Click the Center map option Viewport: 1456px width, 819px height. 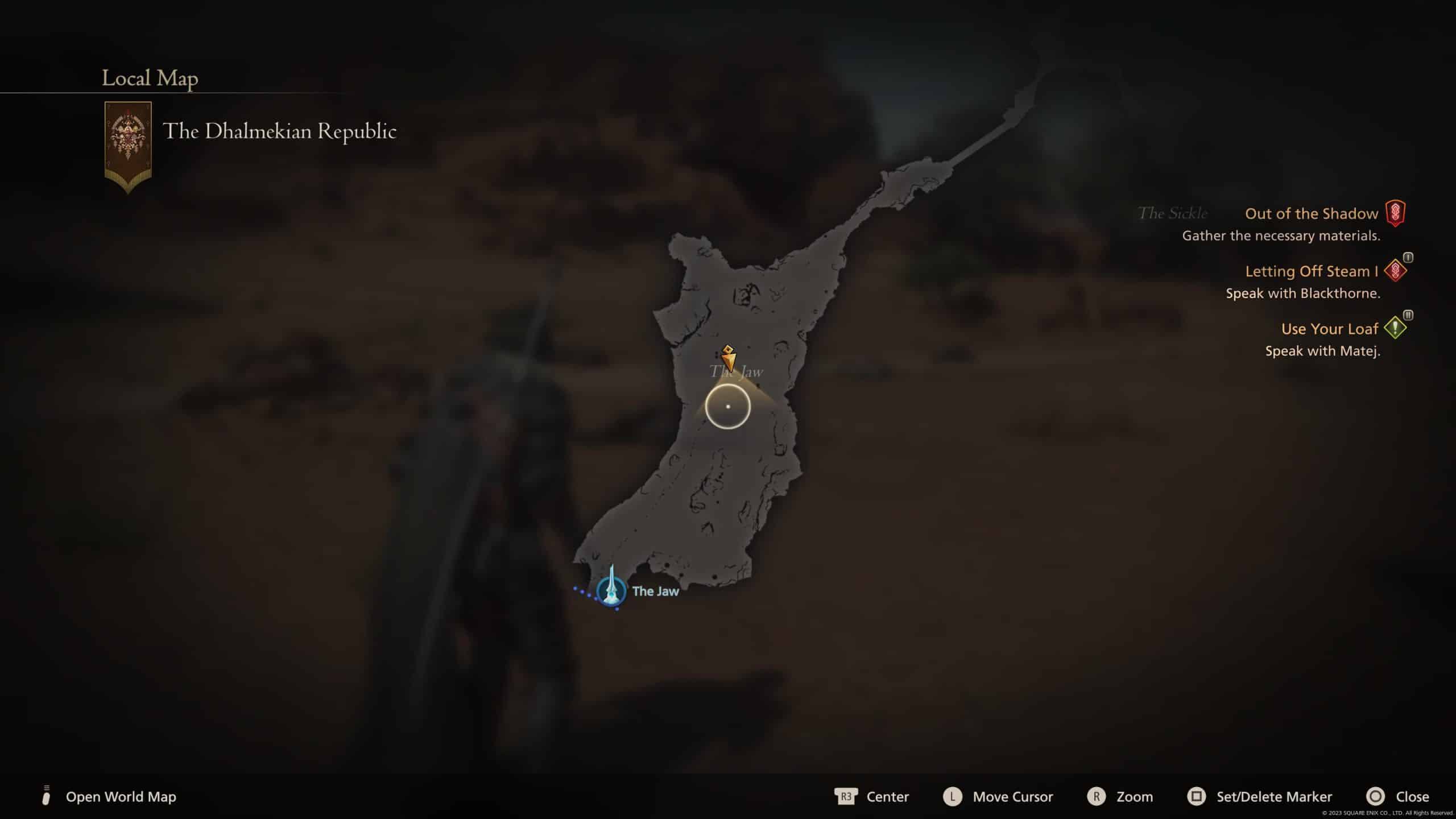pyautogui.click(x=887, y=797)
